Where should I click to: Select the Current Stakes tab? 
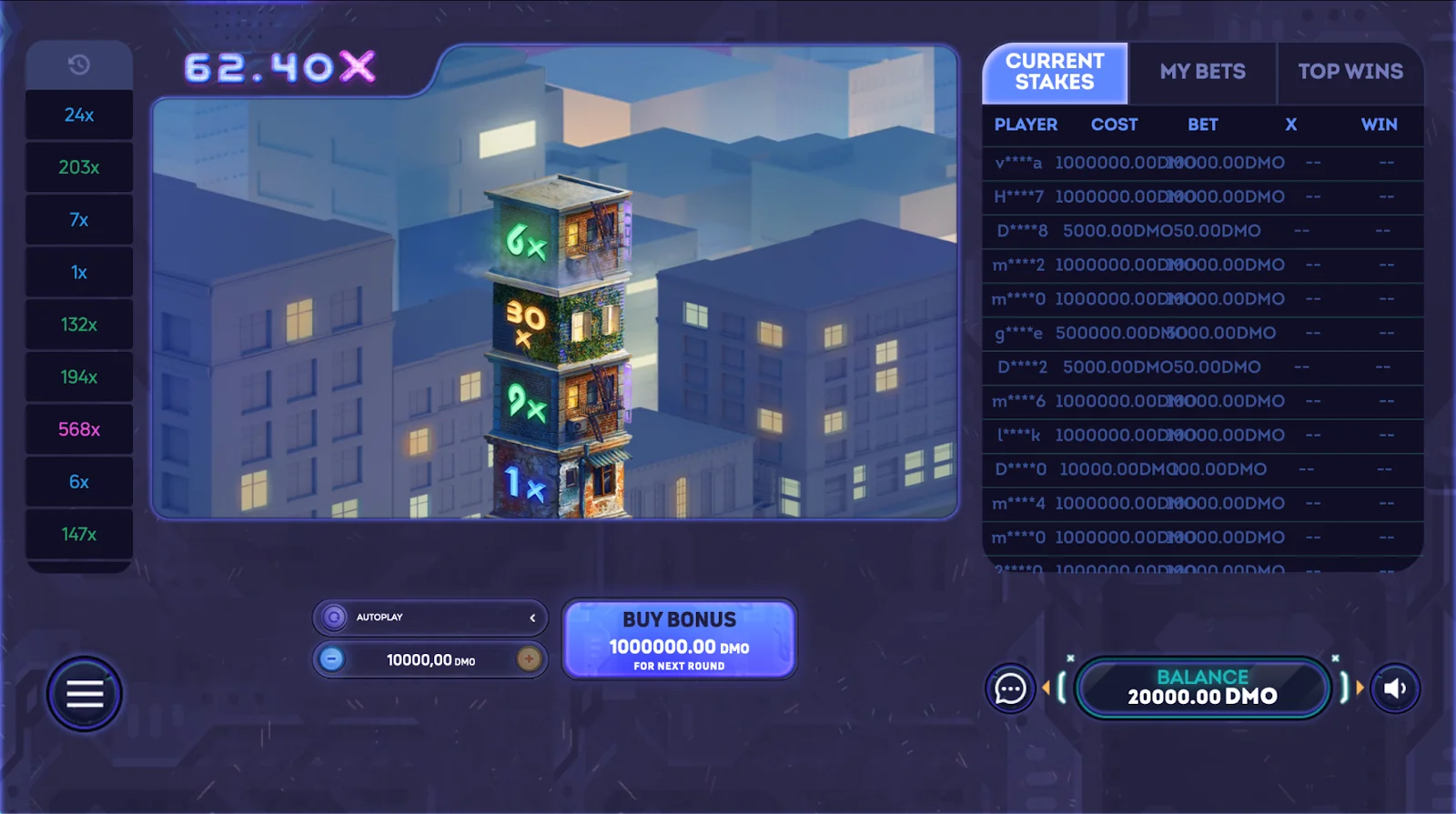1055,72
